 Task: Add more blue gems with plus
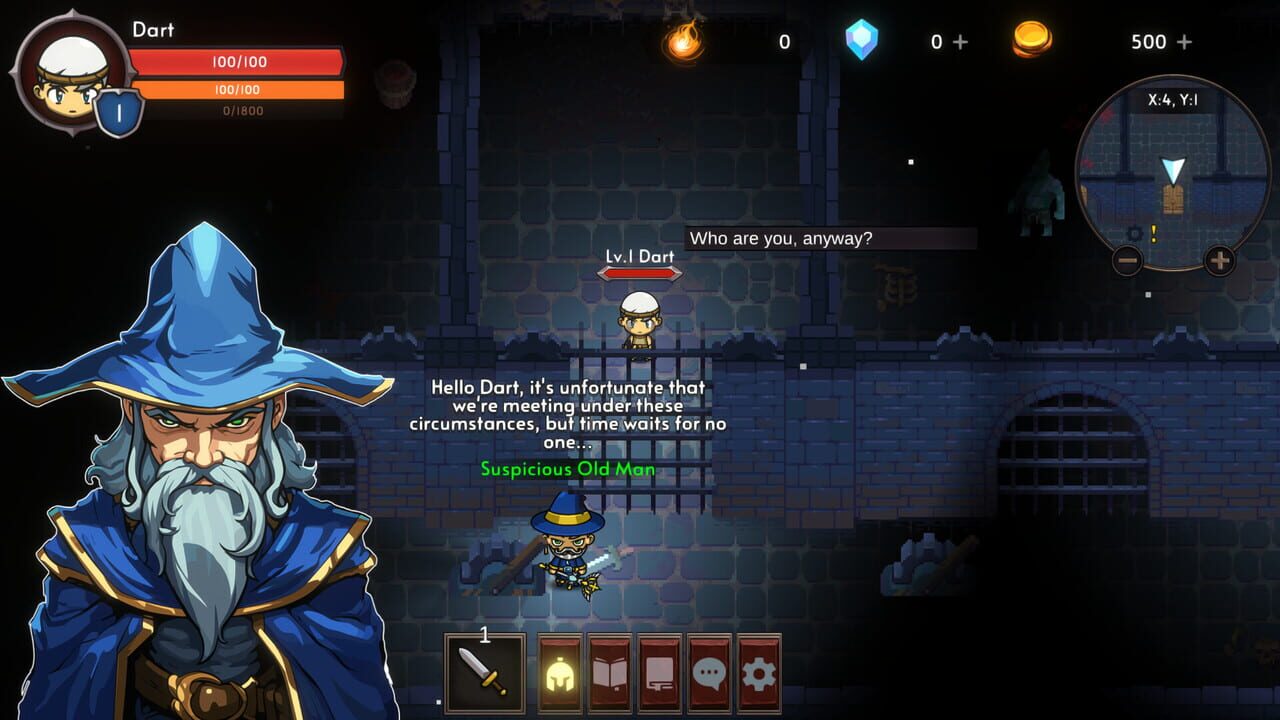pyautogui.click(x=961, y=42)
